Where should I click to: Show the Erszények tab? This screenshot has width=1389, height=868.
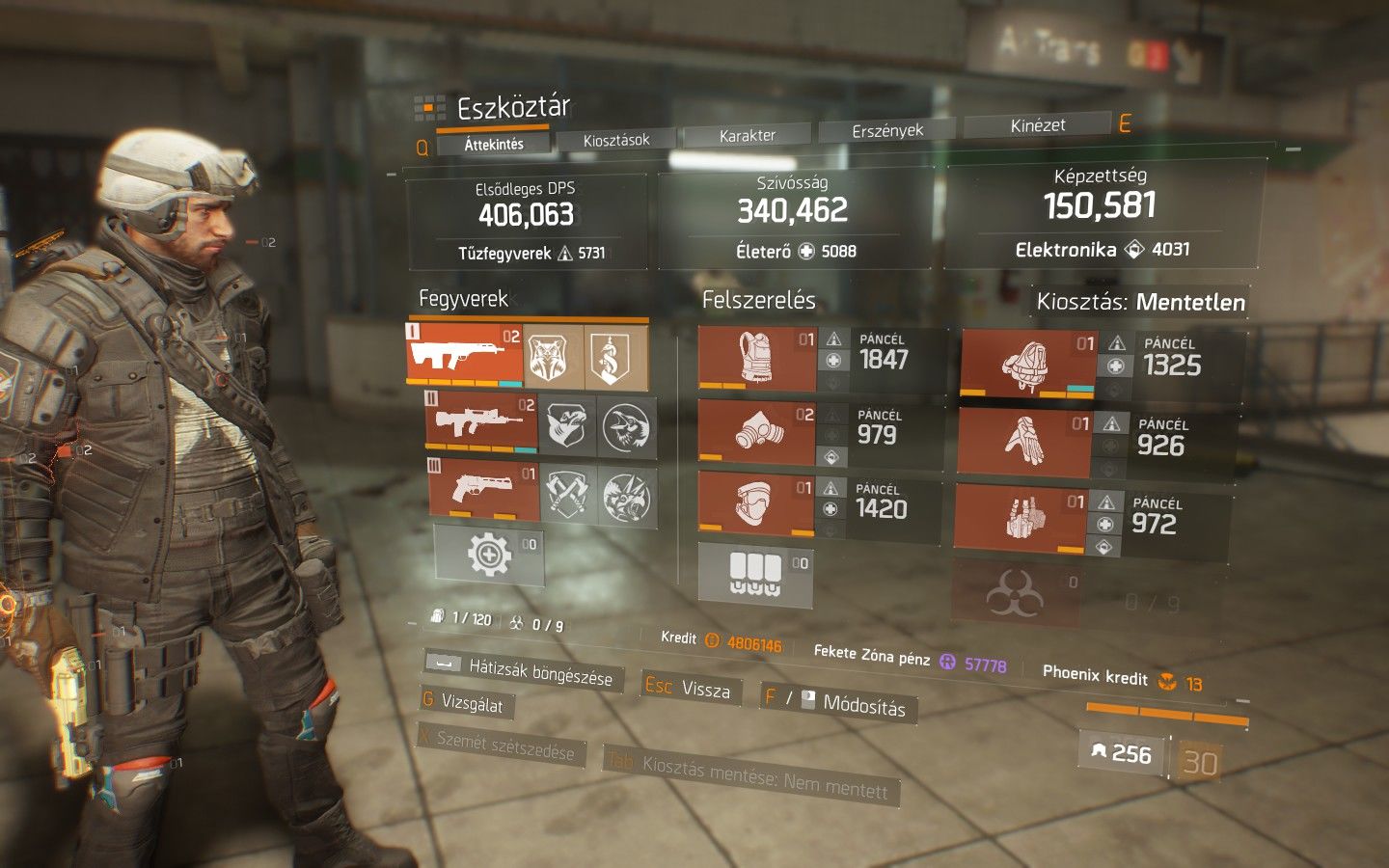point(887,130)
